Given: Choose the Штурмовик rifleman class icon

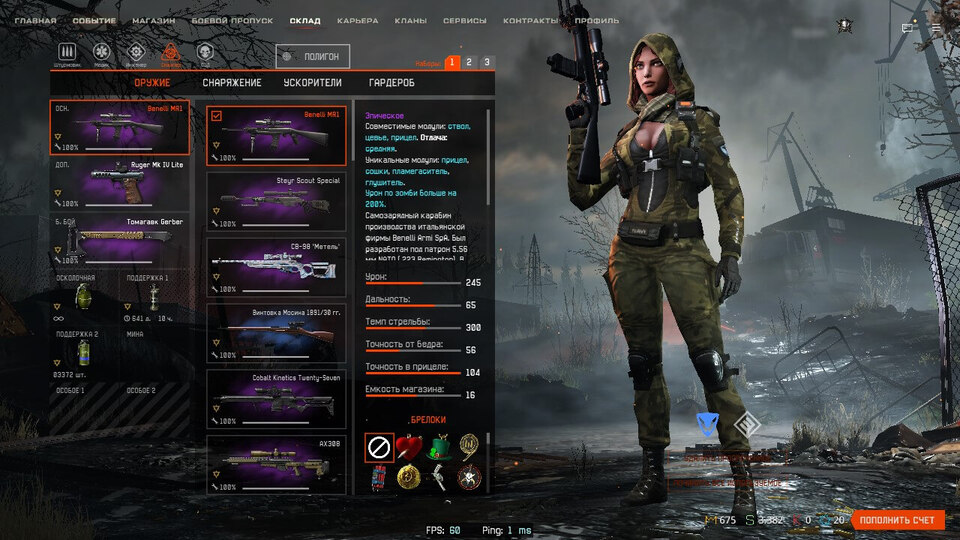Looking at the screenshot, I should pos(68,52).
